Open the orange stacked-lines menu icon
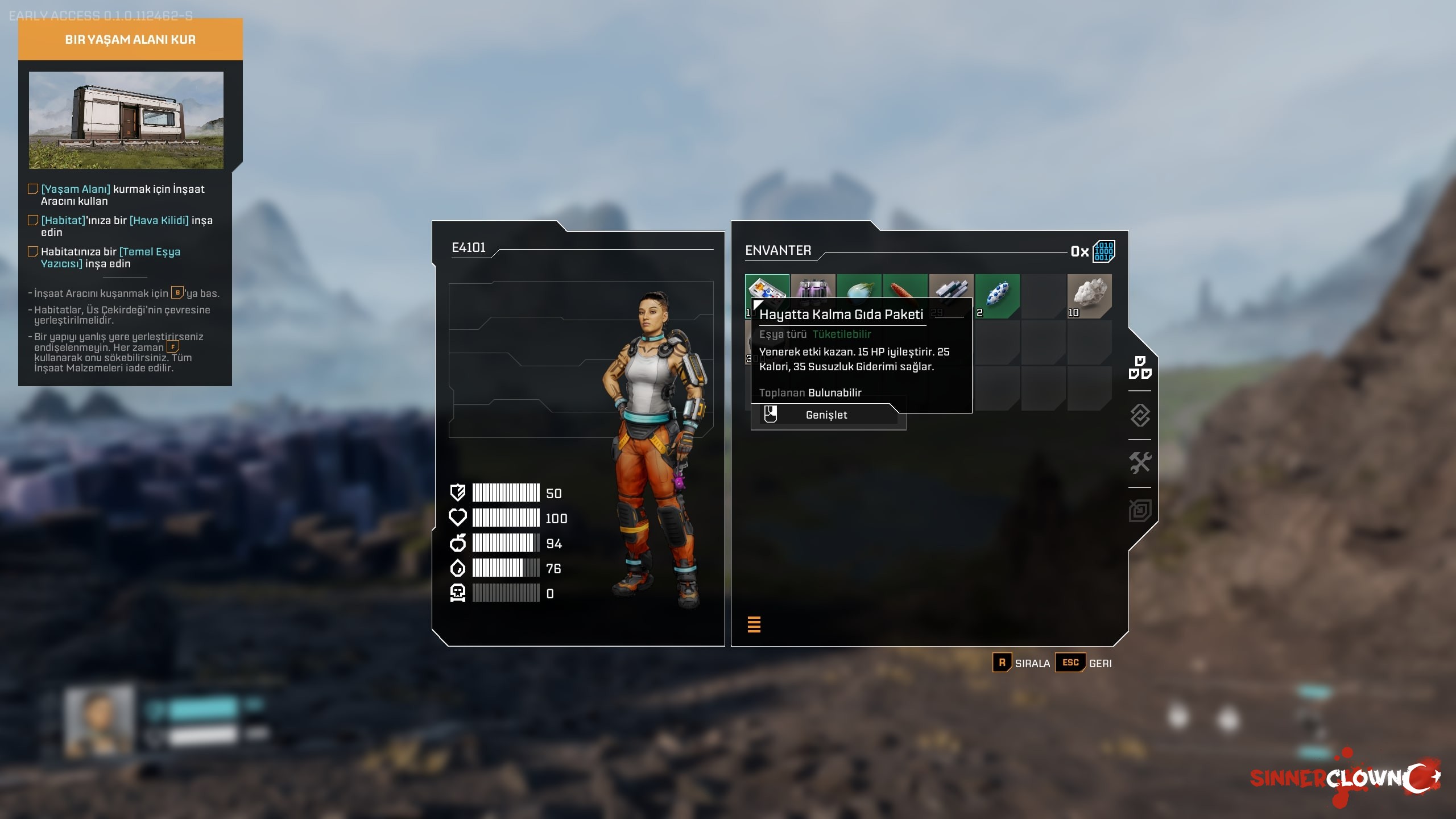Viewport: 1456px width, 819px height. point(754,624)
